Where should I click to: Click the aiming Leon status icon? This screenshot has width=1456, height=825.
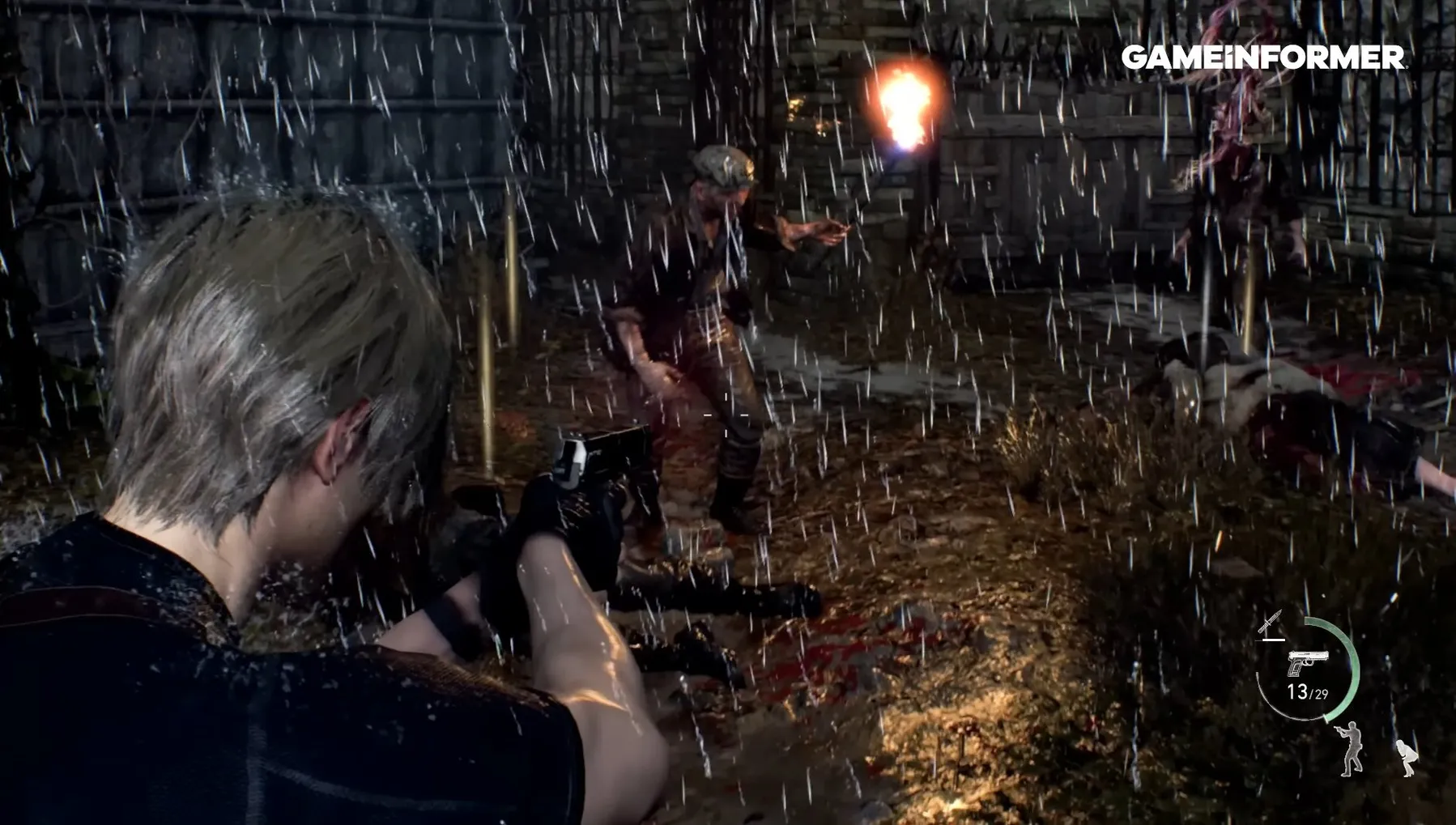click(1350, 749)
